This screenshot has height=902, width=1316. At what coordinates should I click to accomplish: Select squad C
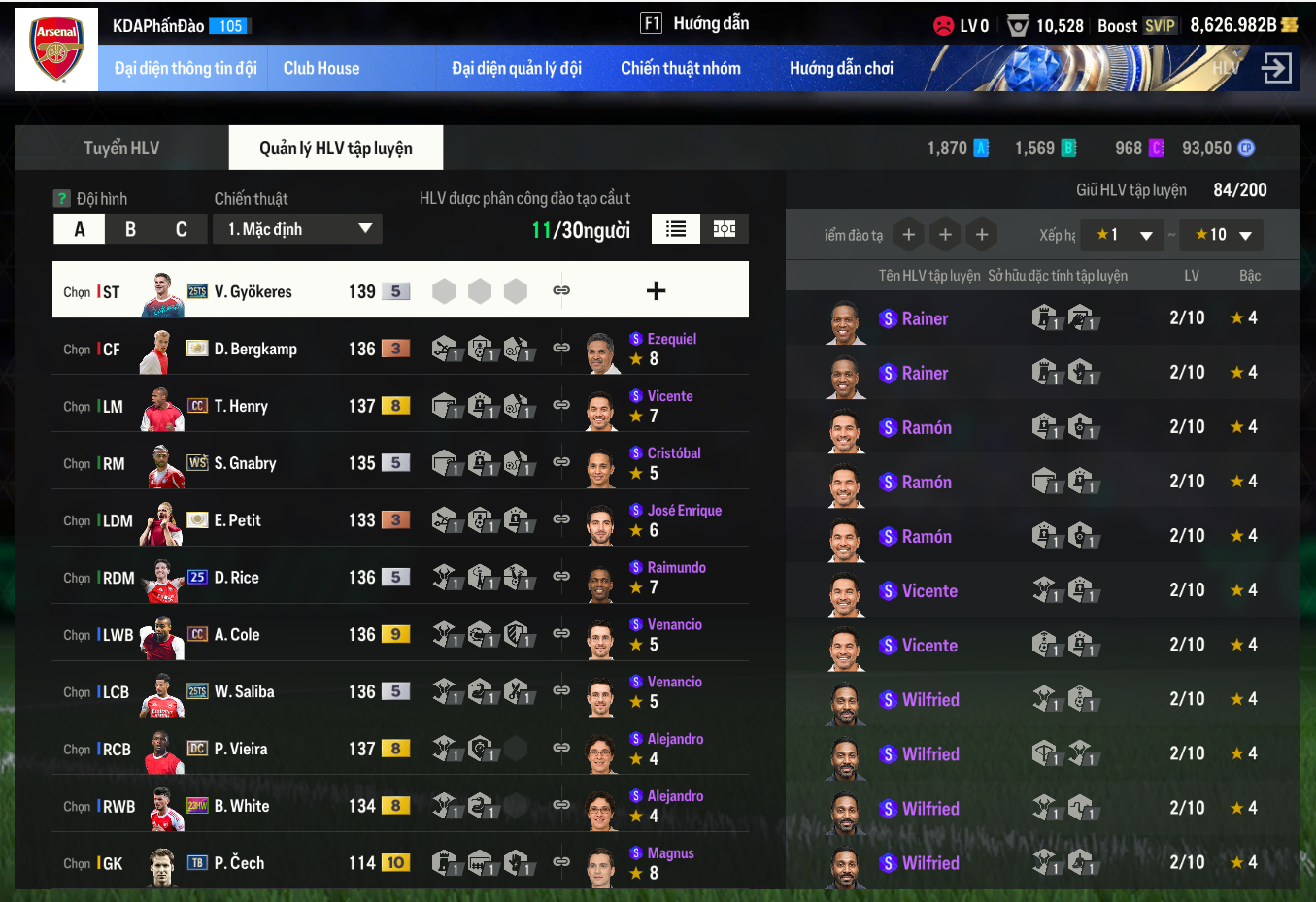pyautogui.click(x=181, y=229)
